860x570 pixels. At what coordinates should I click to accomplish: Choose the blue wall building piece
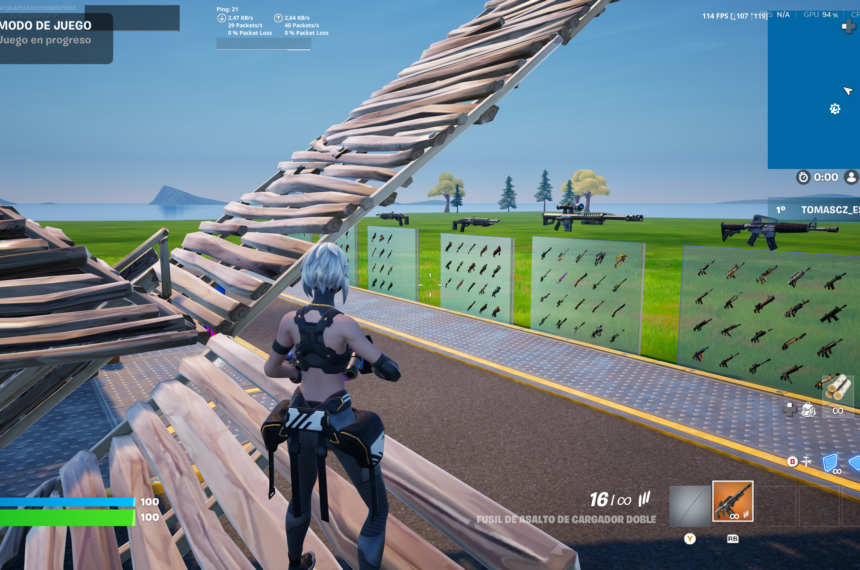pos(830,463)
